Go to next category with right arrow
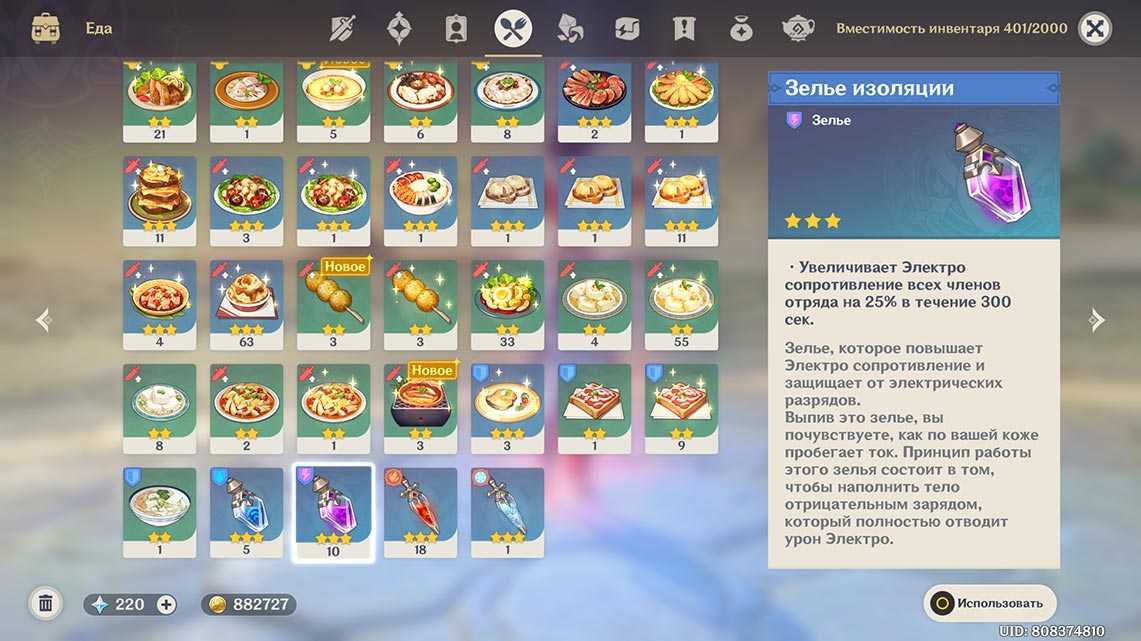1141x641 pixels. (x=1096, y=320)
